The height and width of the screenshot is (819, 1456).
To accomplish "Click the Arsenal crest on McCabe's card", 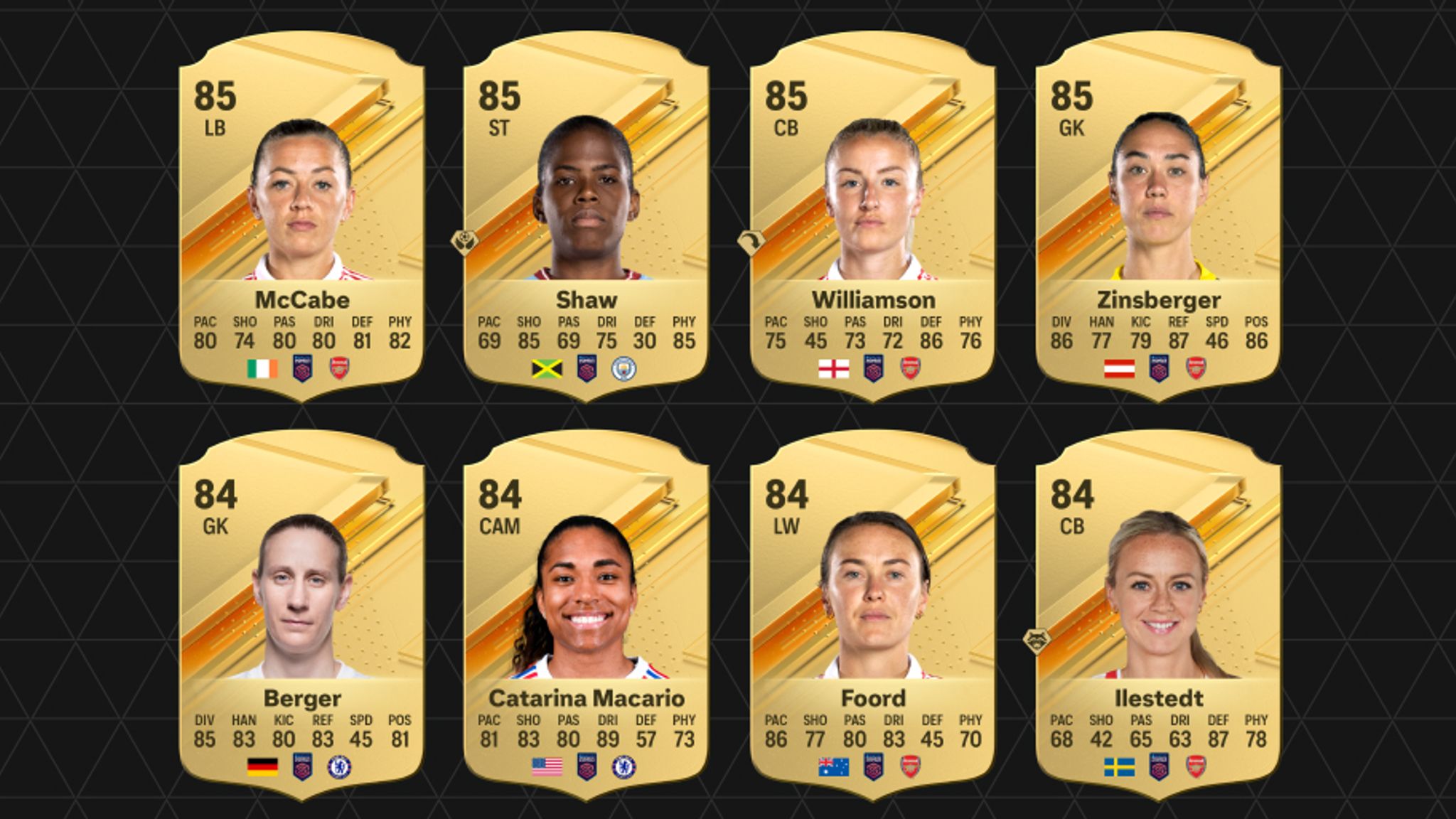I will [338, 368].
